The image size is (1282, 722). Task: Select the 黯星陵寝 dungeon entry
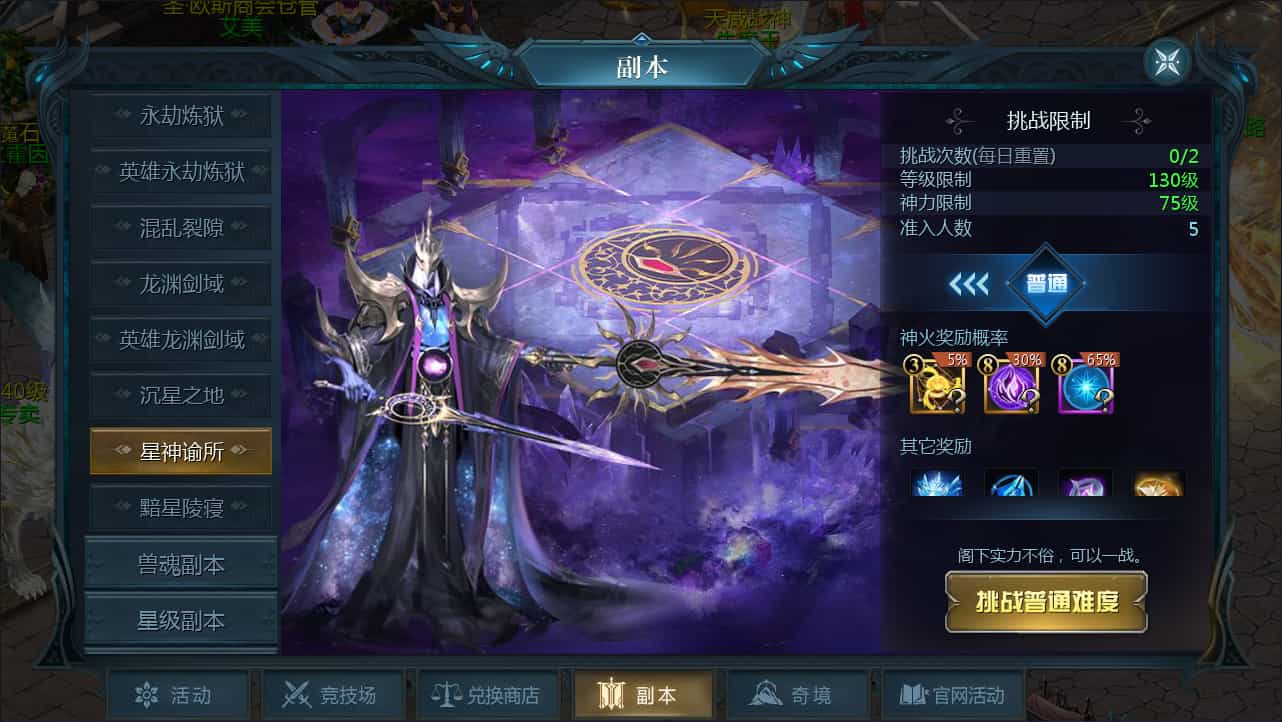(180, 507)
